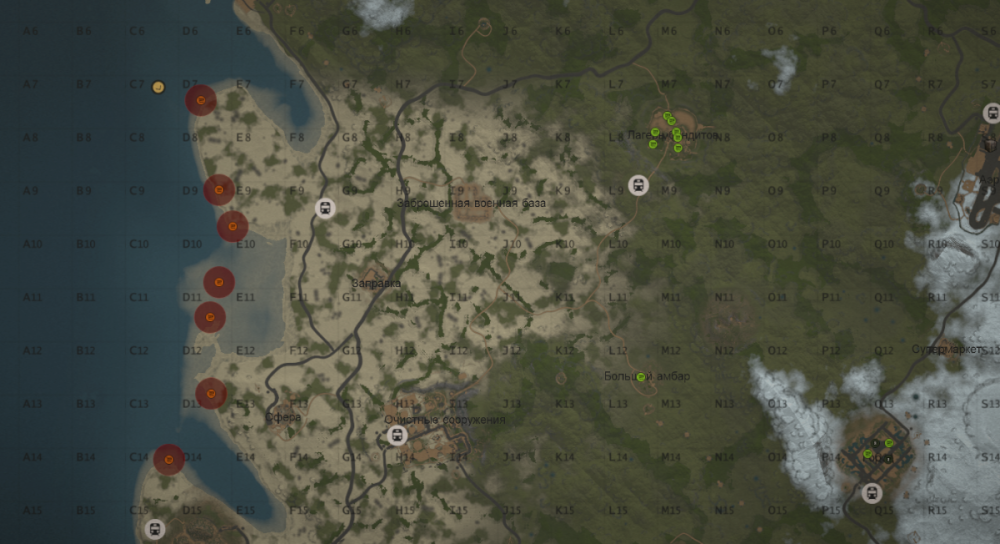Select the red marker at grid D9
Viewport: 1000px width, 544px height.
coord(219,189)
